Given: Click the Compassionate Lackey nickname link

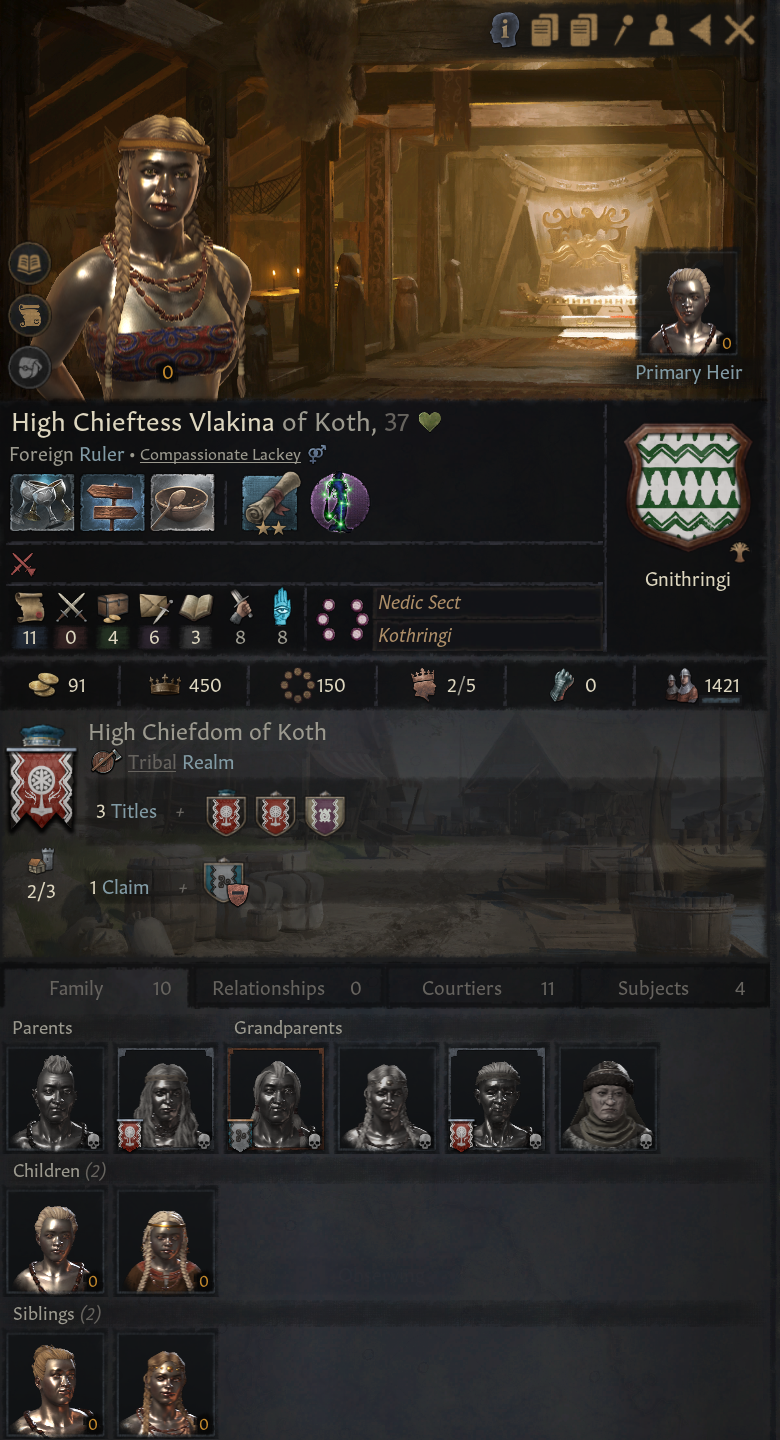Looking at the screenshot, I should 220,454.
